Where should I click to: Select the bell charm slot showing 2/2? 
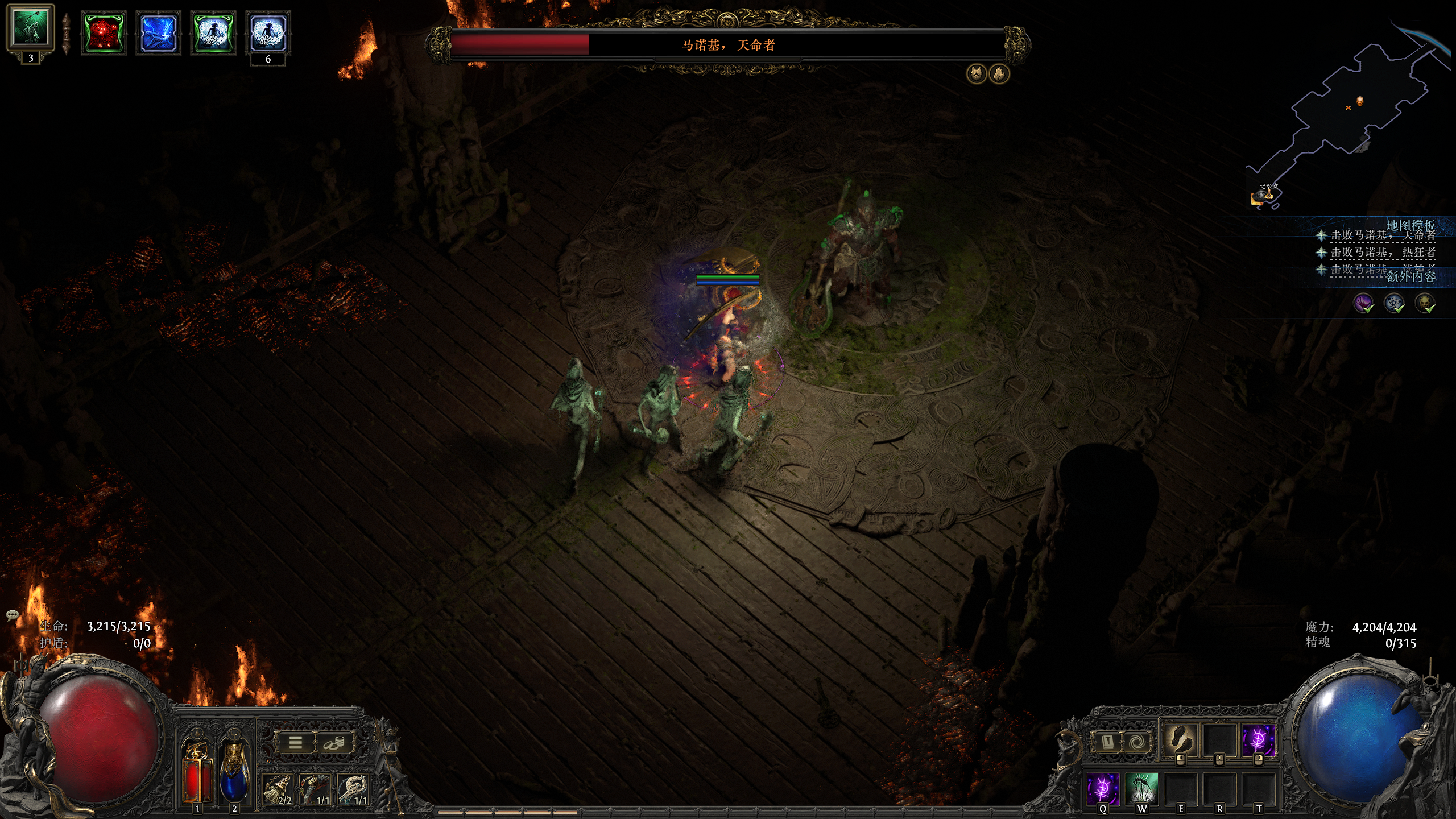click(278, 789)
